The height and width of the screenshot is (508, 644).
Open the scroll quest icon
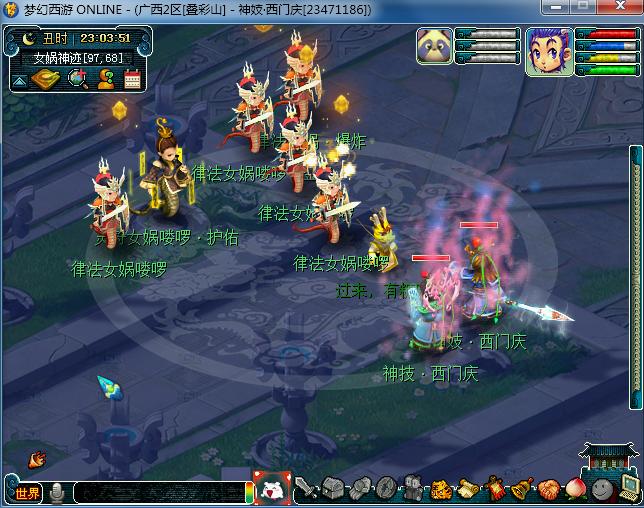pos(469,489)
